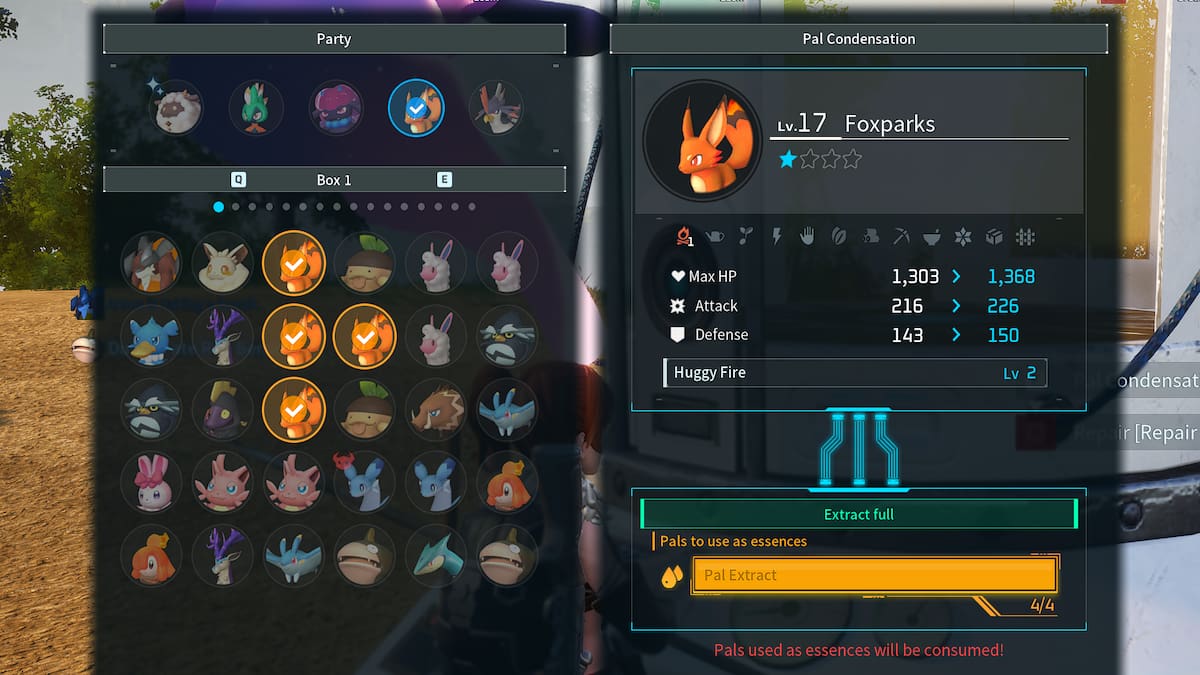Choose the green leafy pal in the party

pyautogui.click(x=256, y=108)
